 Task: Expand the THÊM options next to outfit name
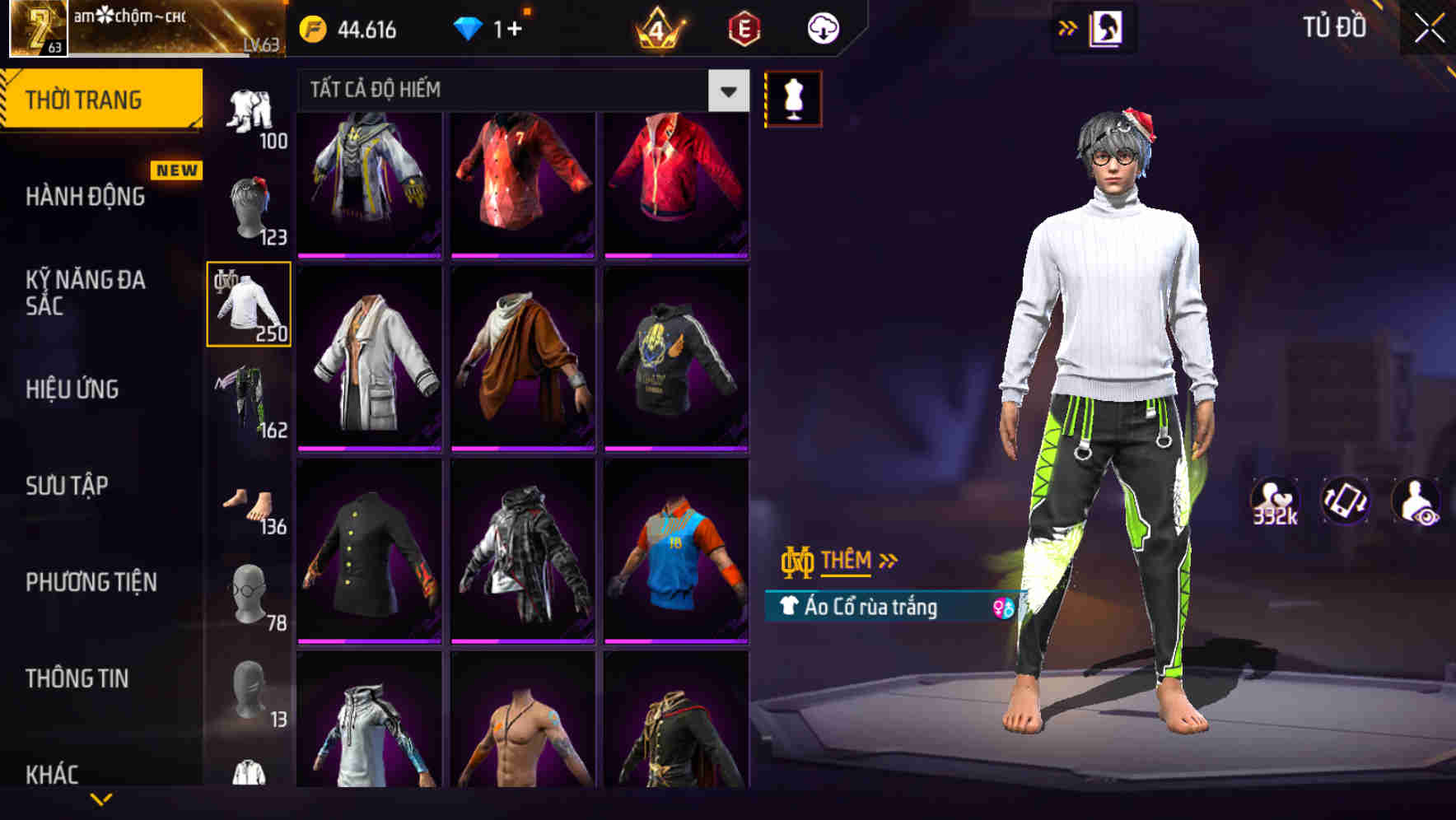848,561
